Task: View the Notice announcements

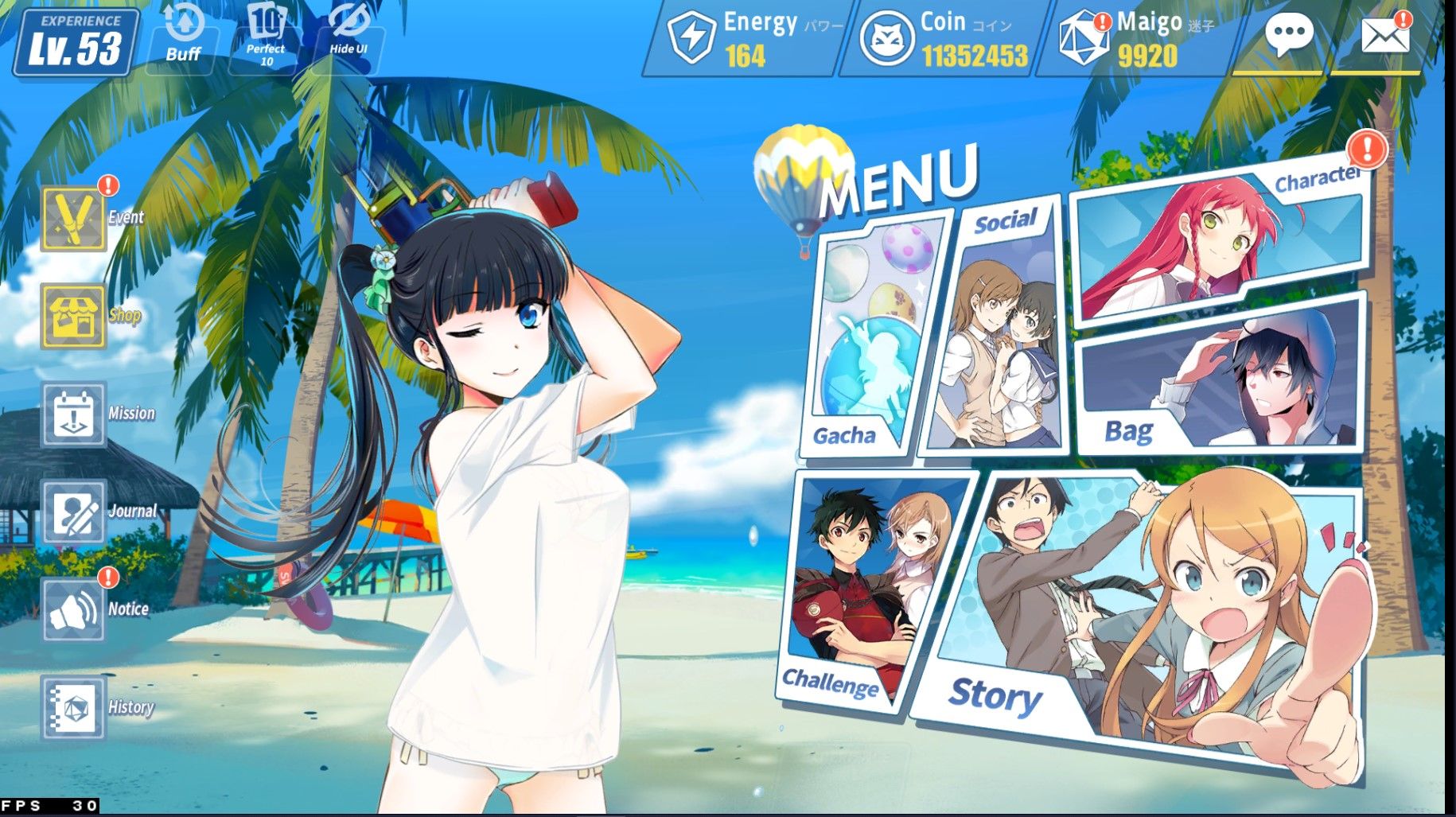Action: pyautogui.click(x=74, y=610)
